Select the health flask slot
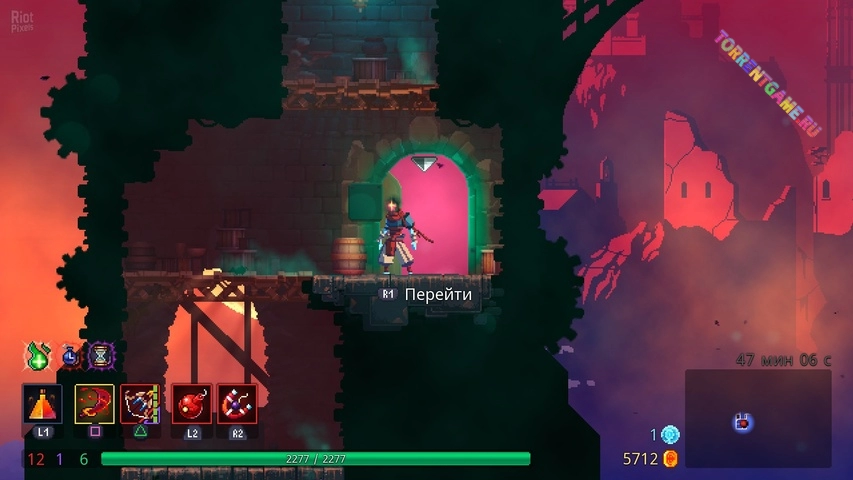Image resolution: width=853 pixels, height=480 pixels. [x=42, y=404]
